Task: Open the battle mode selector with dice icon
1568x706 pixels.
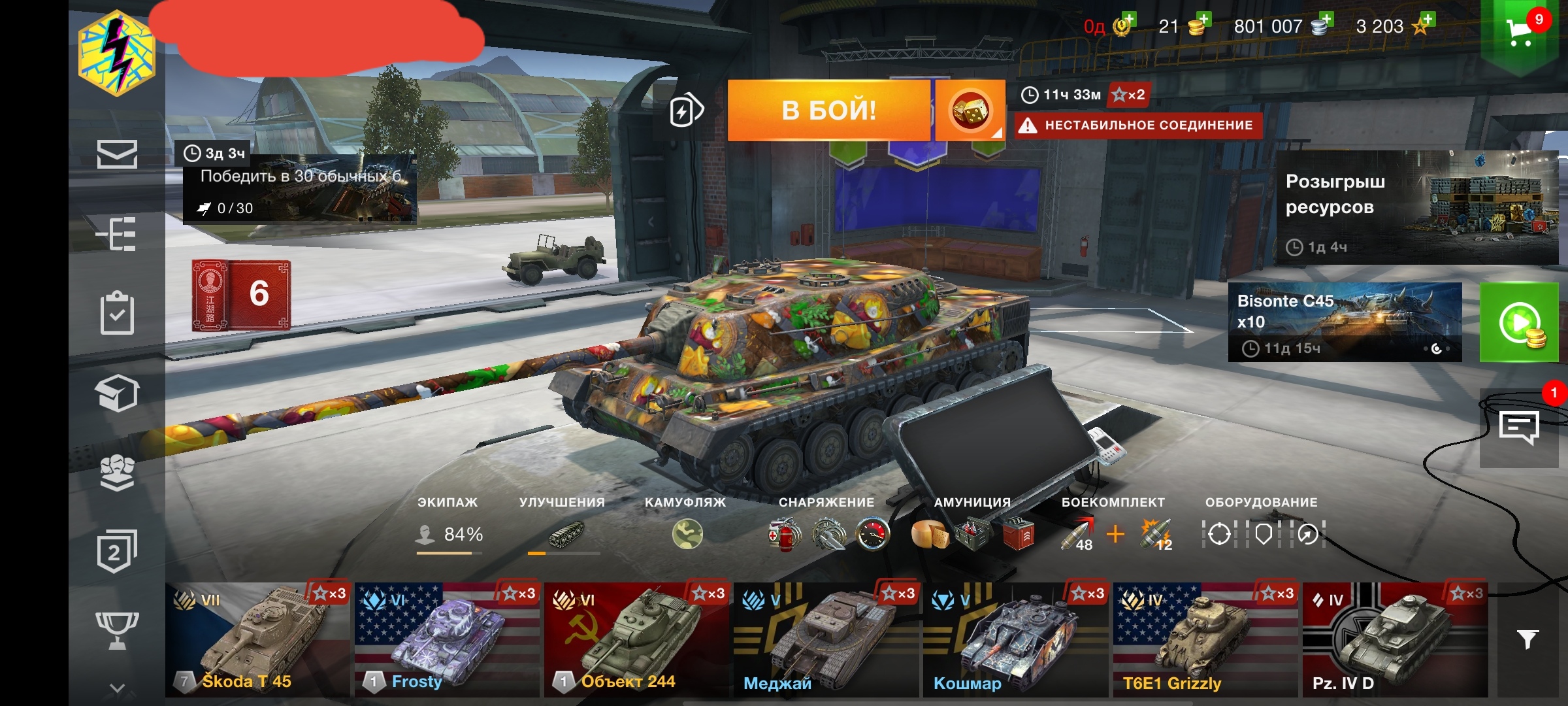Action: pos(970,110)
